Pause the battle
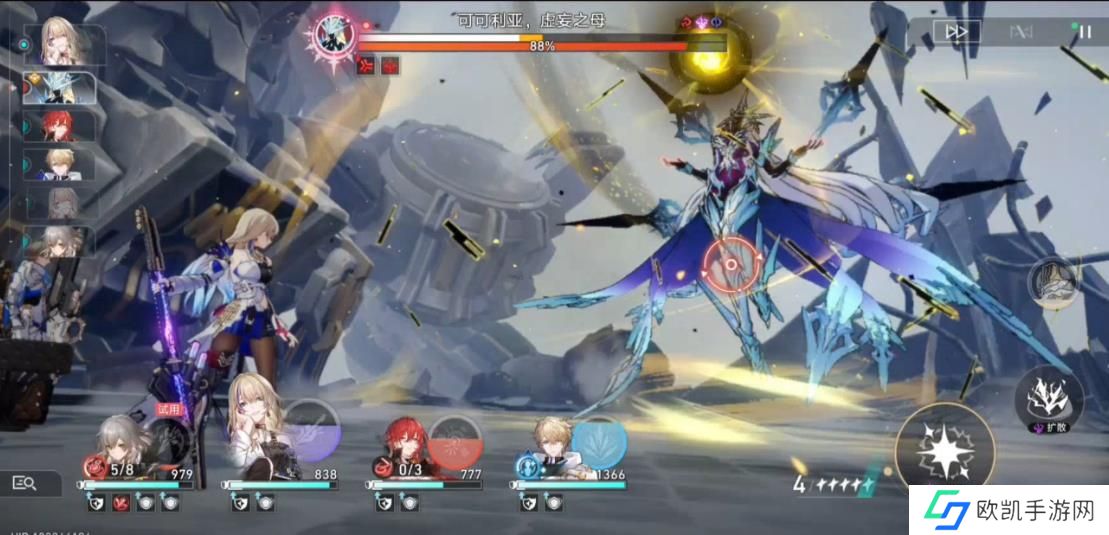Screen dimensions: 1109x535 click(x=1085, y=32)
